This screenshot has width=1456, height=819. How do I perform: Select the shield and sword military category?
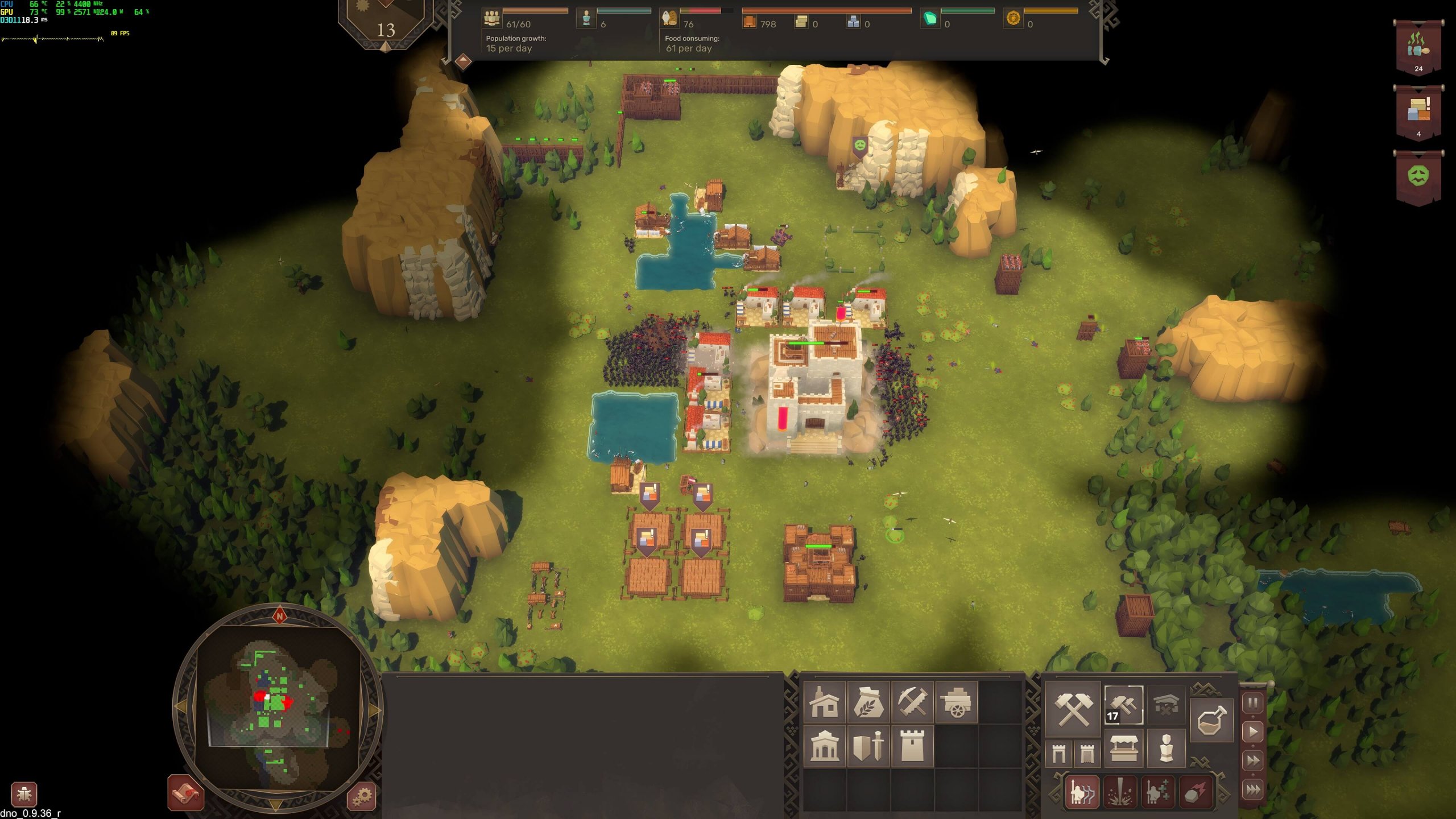pyautogui.click(x=868, y=746)
